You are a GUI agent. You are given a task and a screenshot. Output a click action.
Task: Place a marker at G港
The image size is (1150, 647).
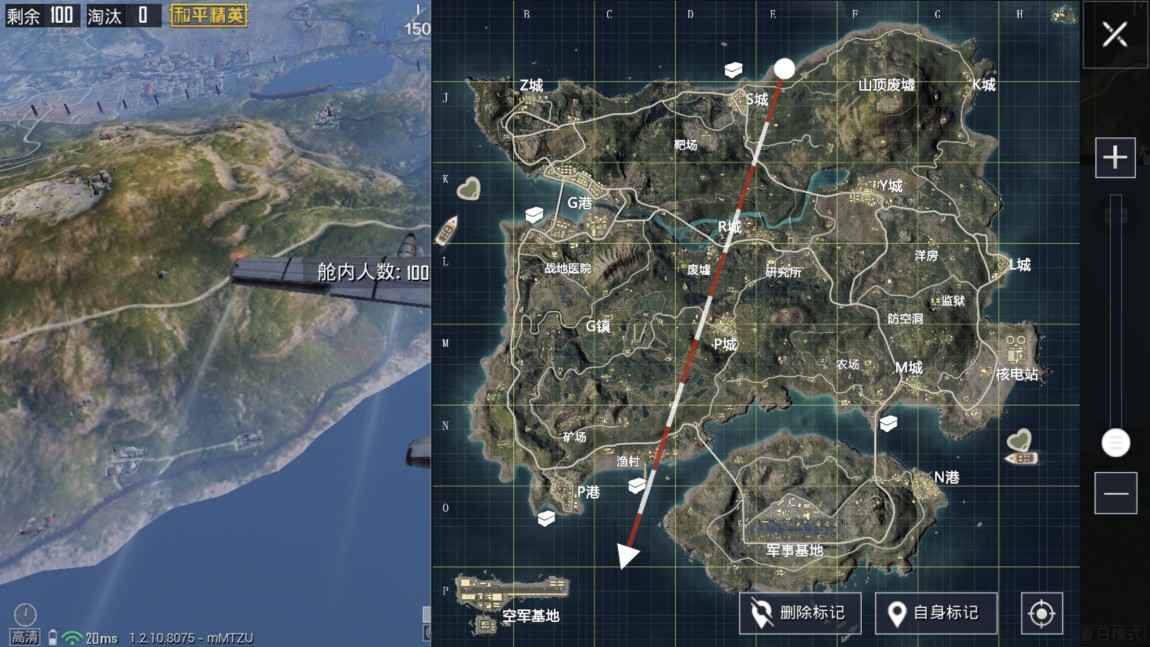[x=580, y=202]
